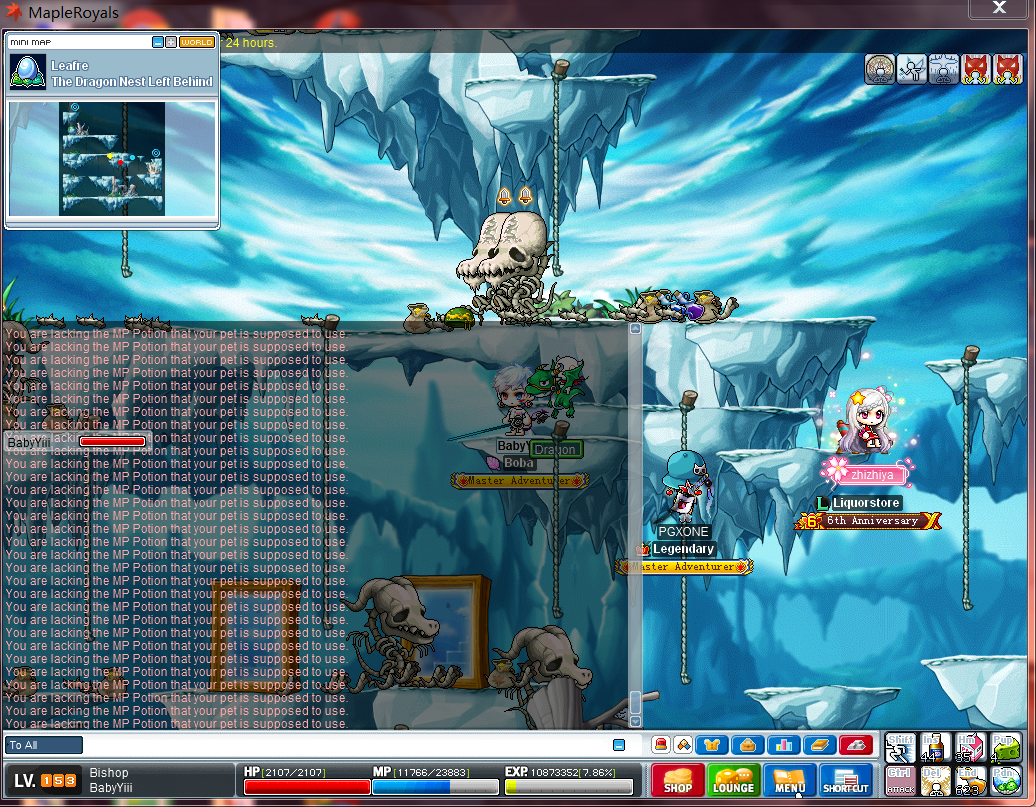Change the 'To All' chat target
The image size is (1036, 807).
(x=45, y=745)
